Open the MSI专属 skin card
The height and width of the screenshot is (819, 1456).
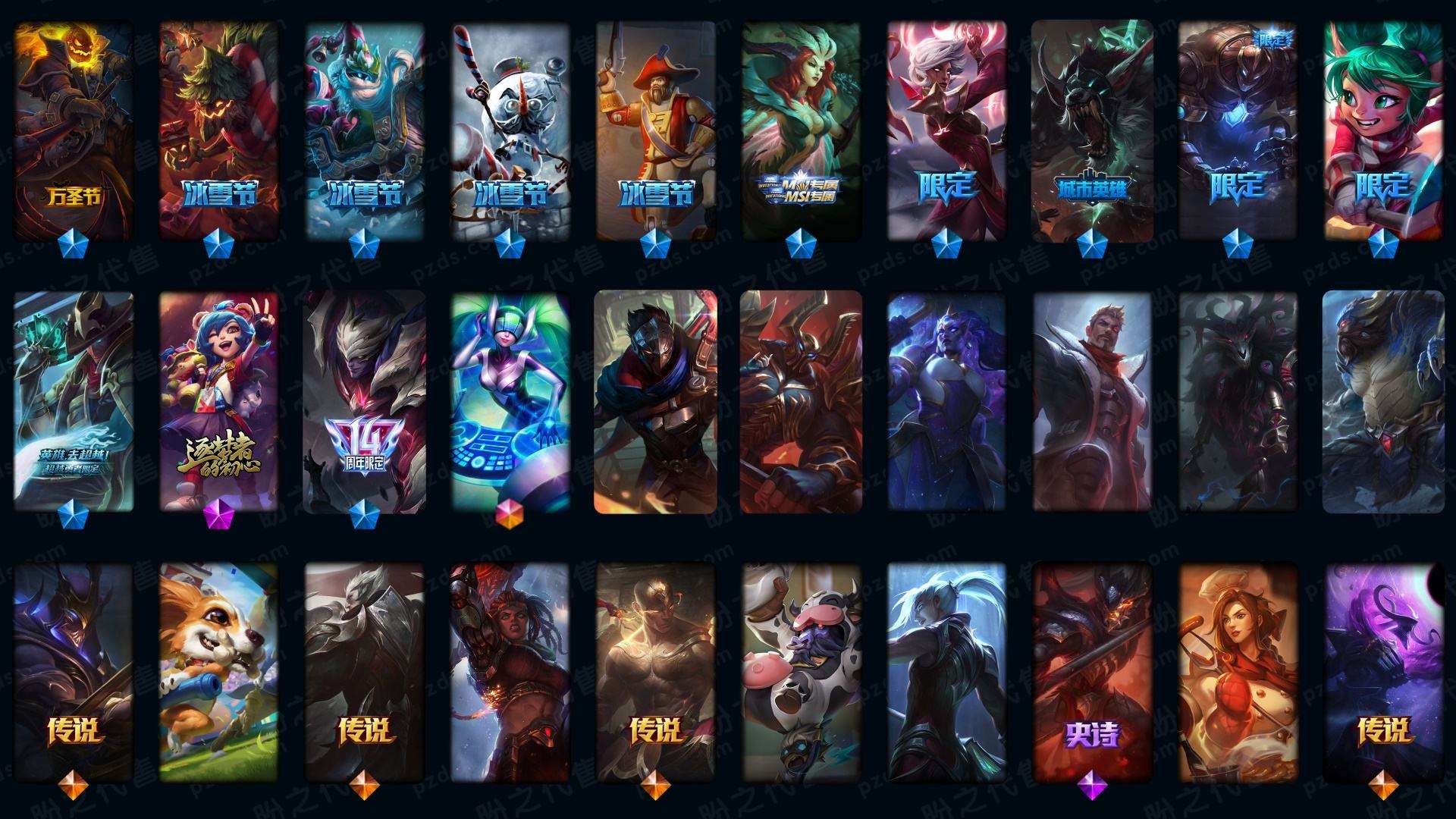[x=801, y=129]
